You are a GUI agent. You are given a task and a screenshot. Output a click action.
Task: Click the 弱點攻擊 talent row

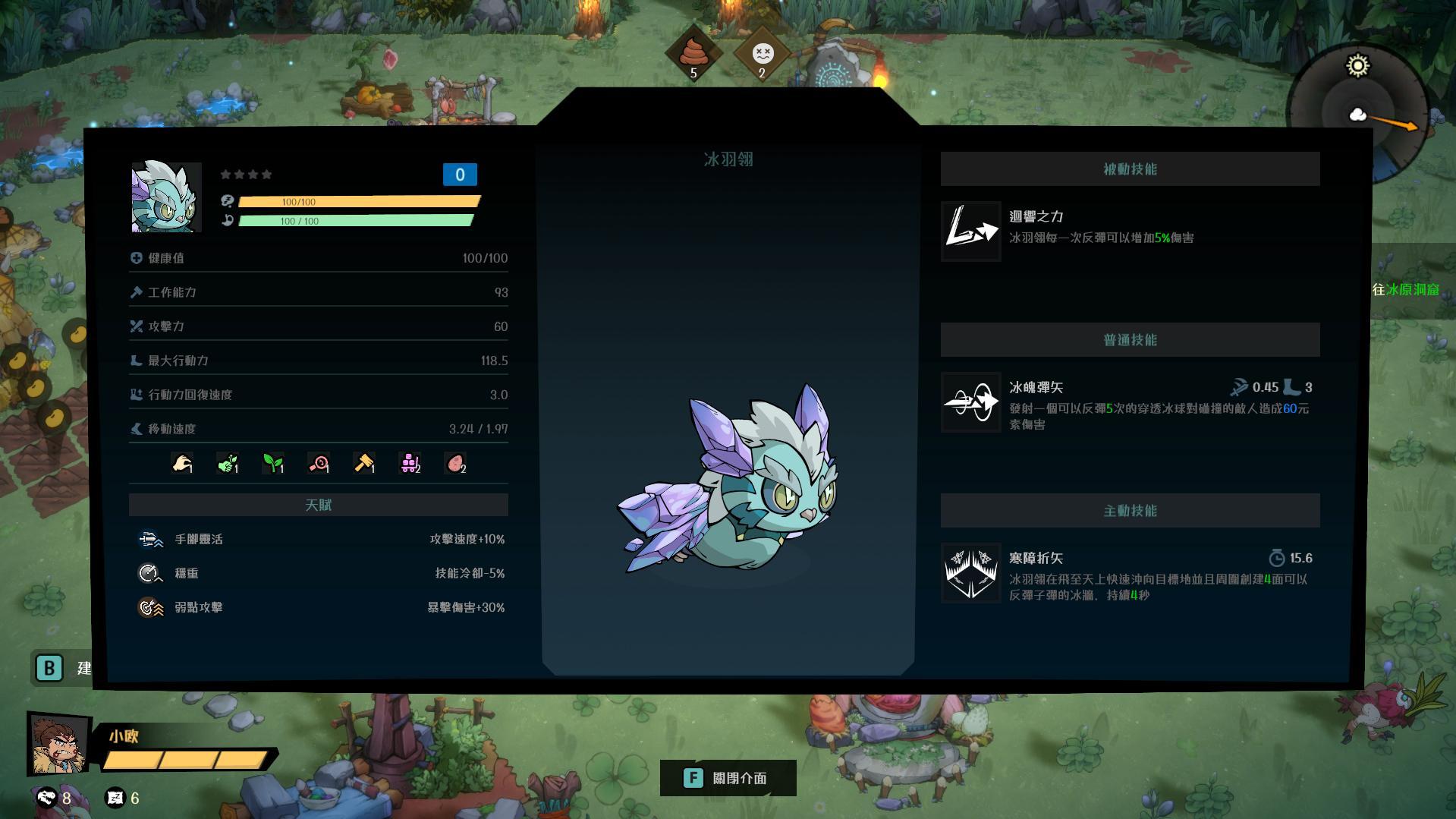pyautogui.click(x=319, y=607)
